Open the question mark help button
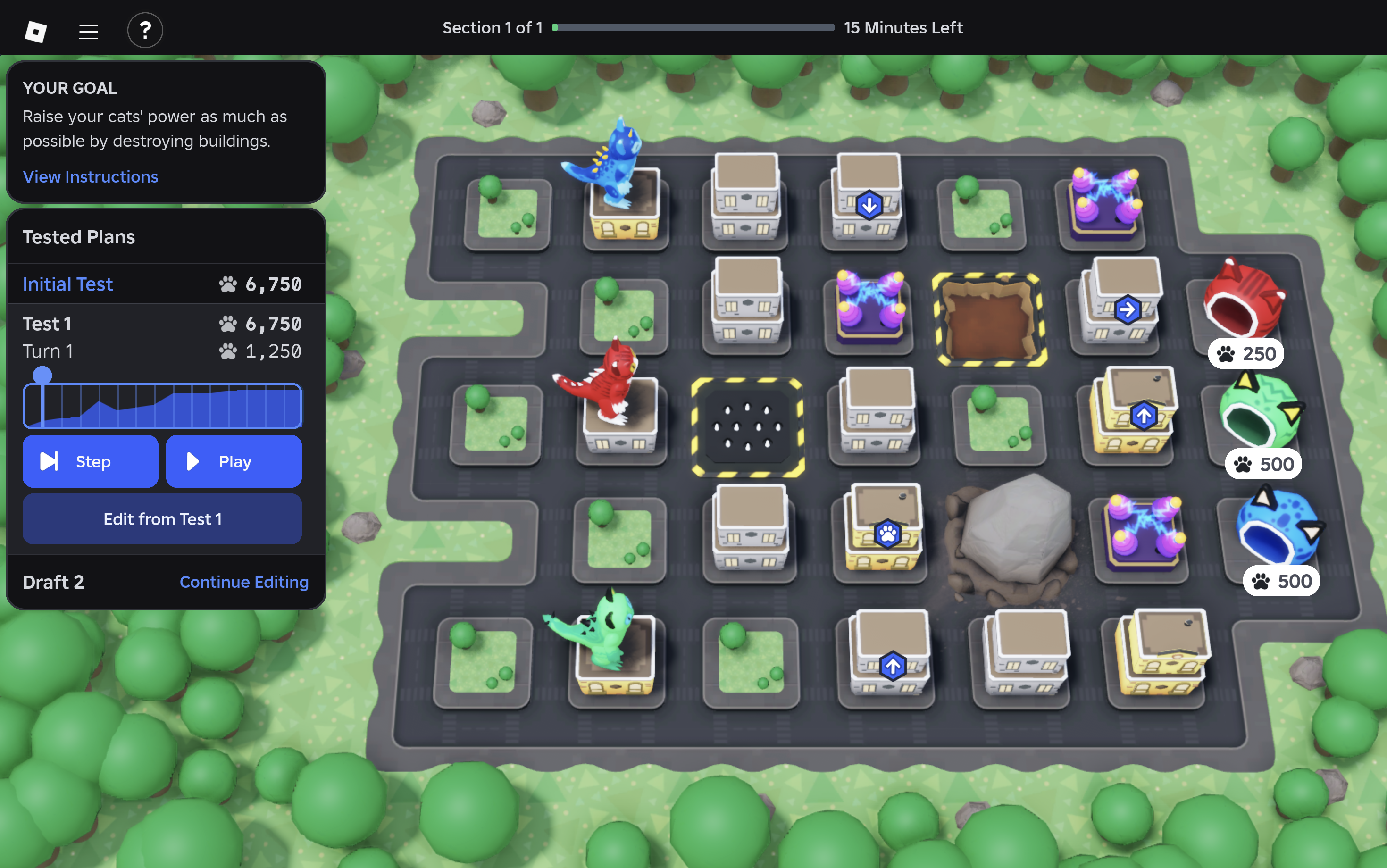 tap(145, 30)
